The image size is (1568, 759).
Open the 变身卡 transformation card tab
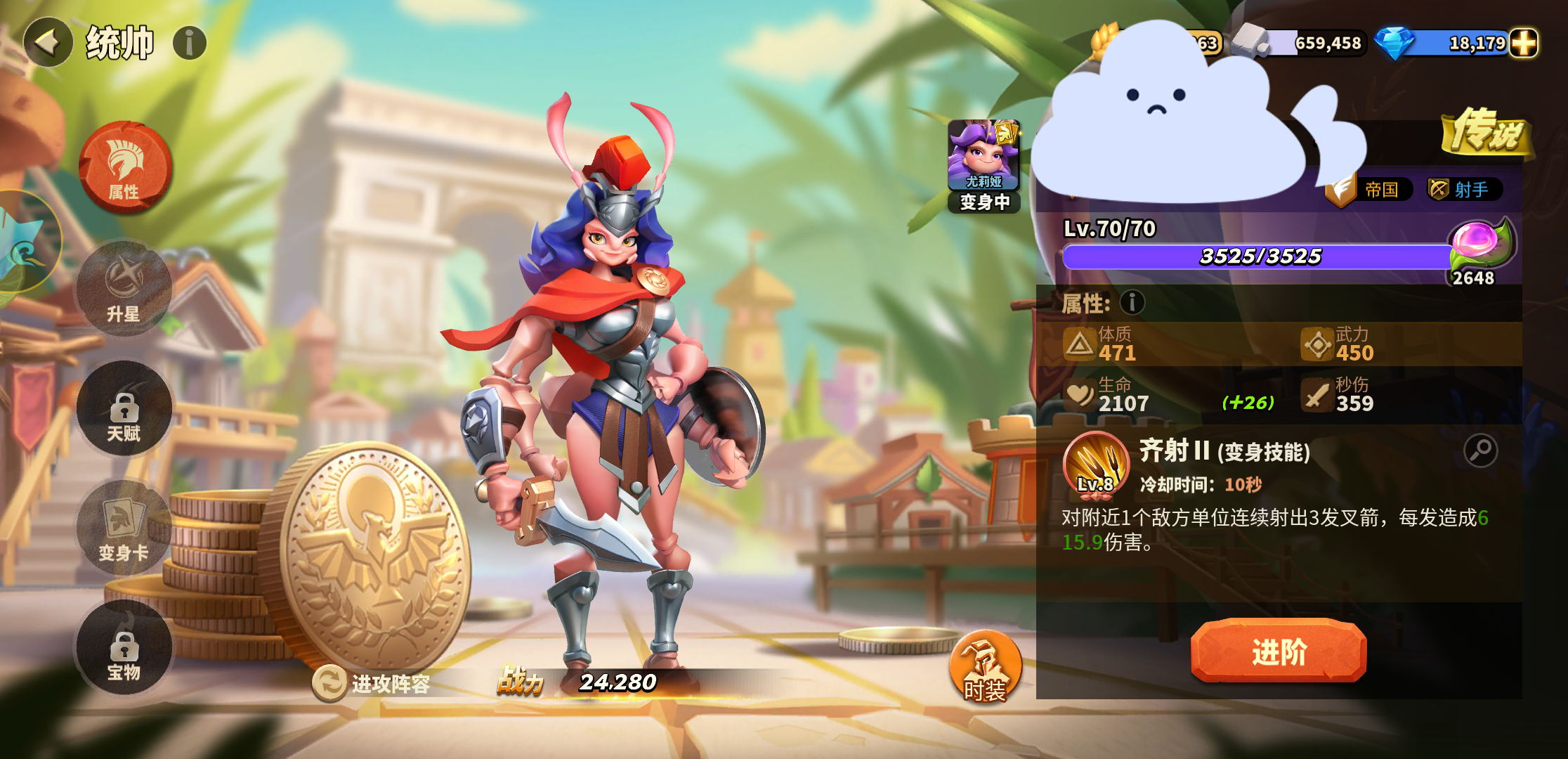(124, 528)
